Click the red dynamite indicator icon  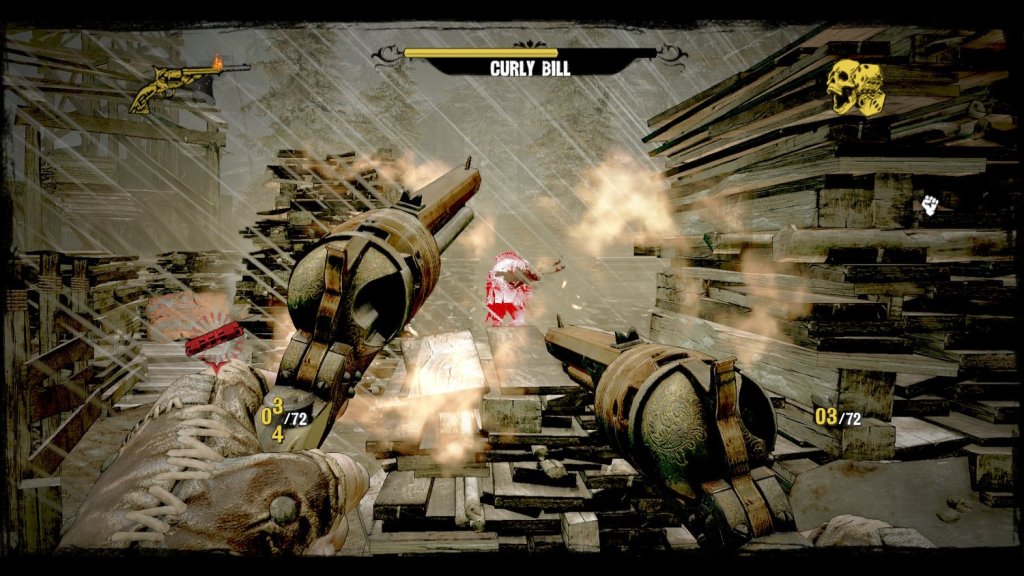click(x=213, y=339)
